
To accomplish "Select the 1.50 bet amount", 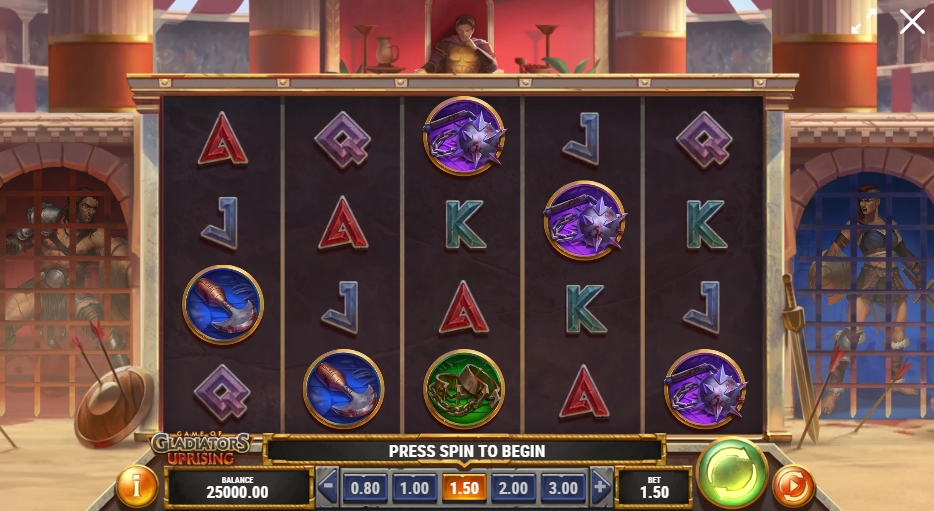I will pos(463,488).
